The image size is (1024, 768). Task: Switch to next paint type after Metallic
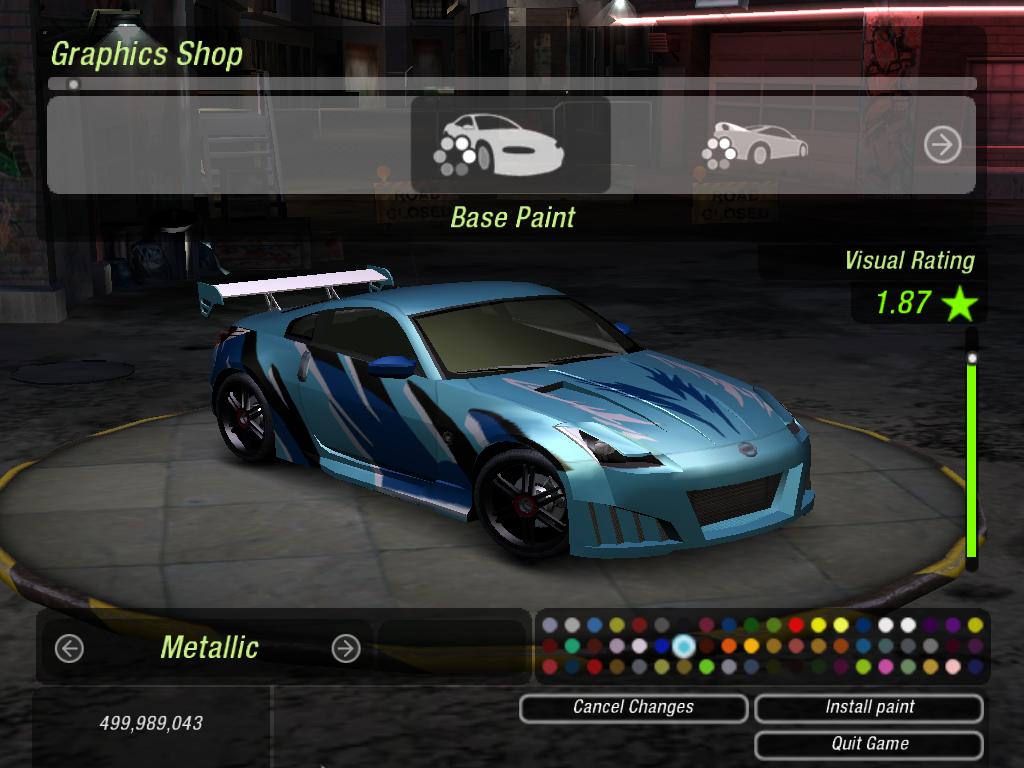[x=345, y=649]
